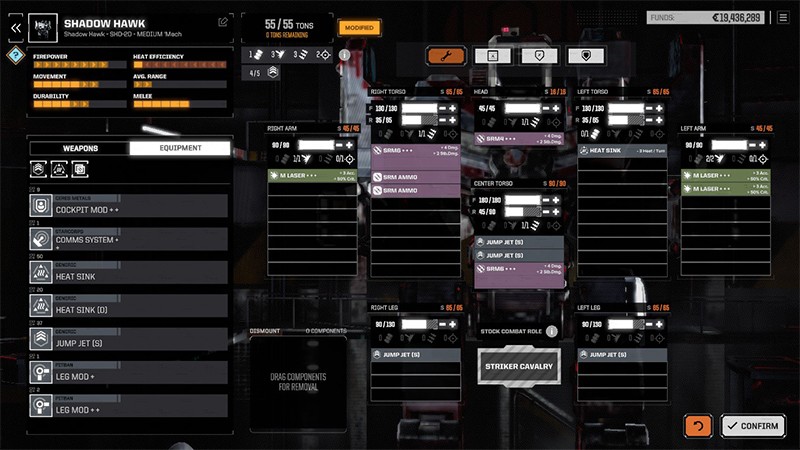Select the Leg Mod ++ inventory item
The image size is (800, 450).
127,408
